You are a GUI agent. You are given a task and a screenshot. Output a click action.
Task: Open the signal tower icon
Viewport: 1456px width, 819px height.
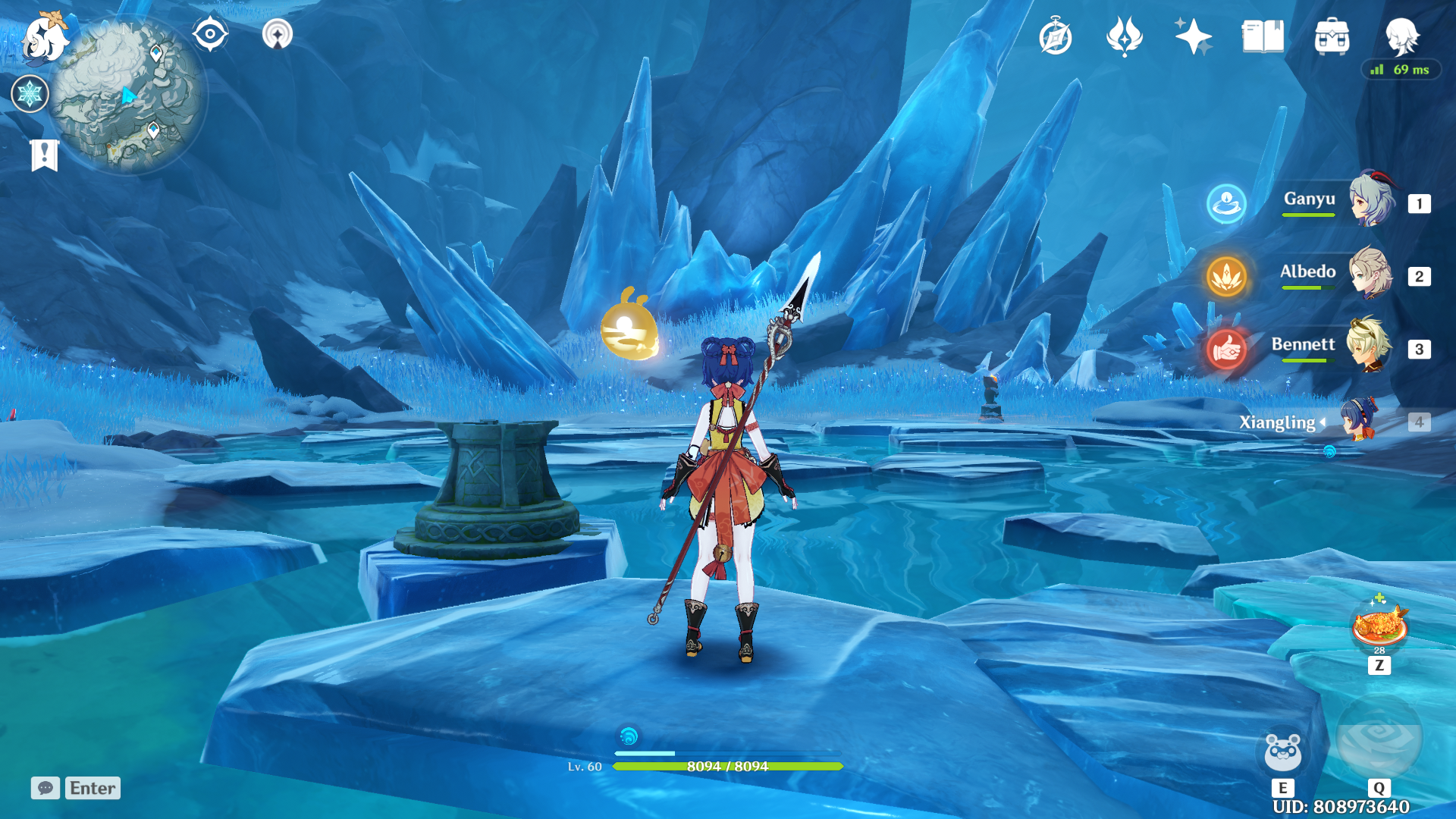pyautogui.click(x=277, y=34)
